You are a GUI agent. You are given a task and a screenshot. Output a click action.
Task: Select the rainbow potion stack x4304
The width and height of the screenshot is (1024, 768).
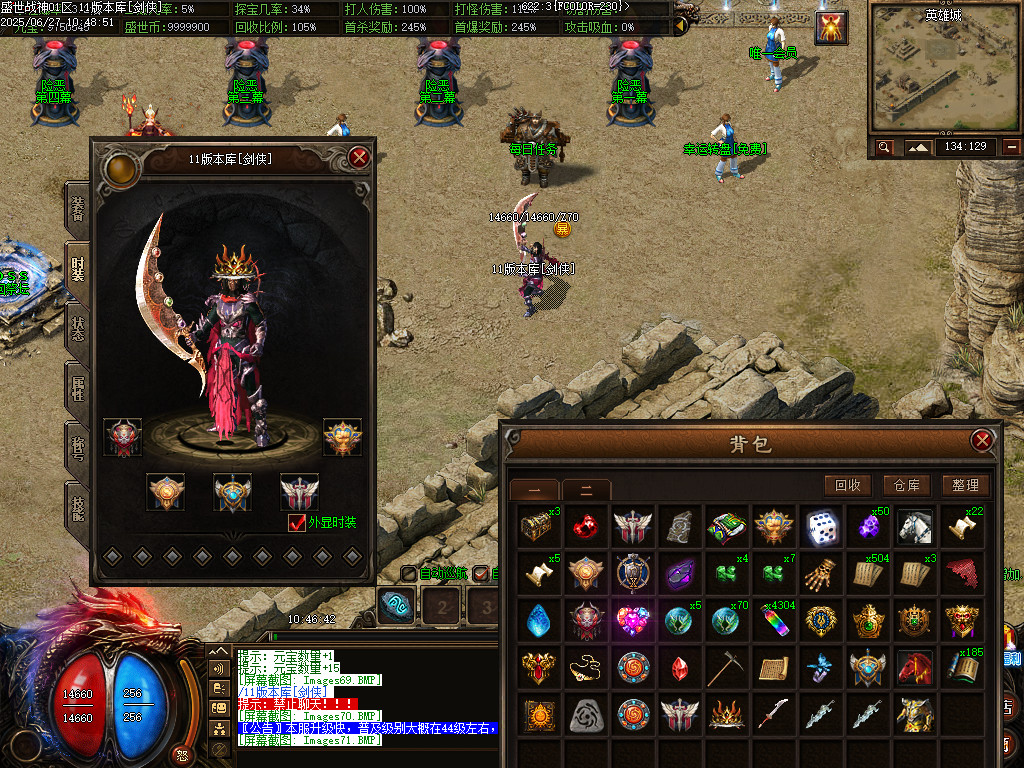point(774,620)
